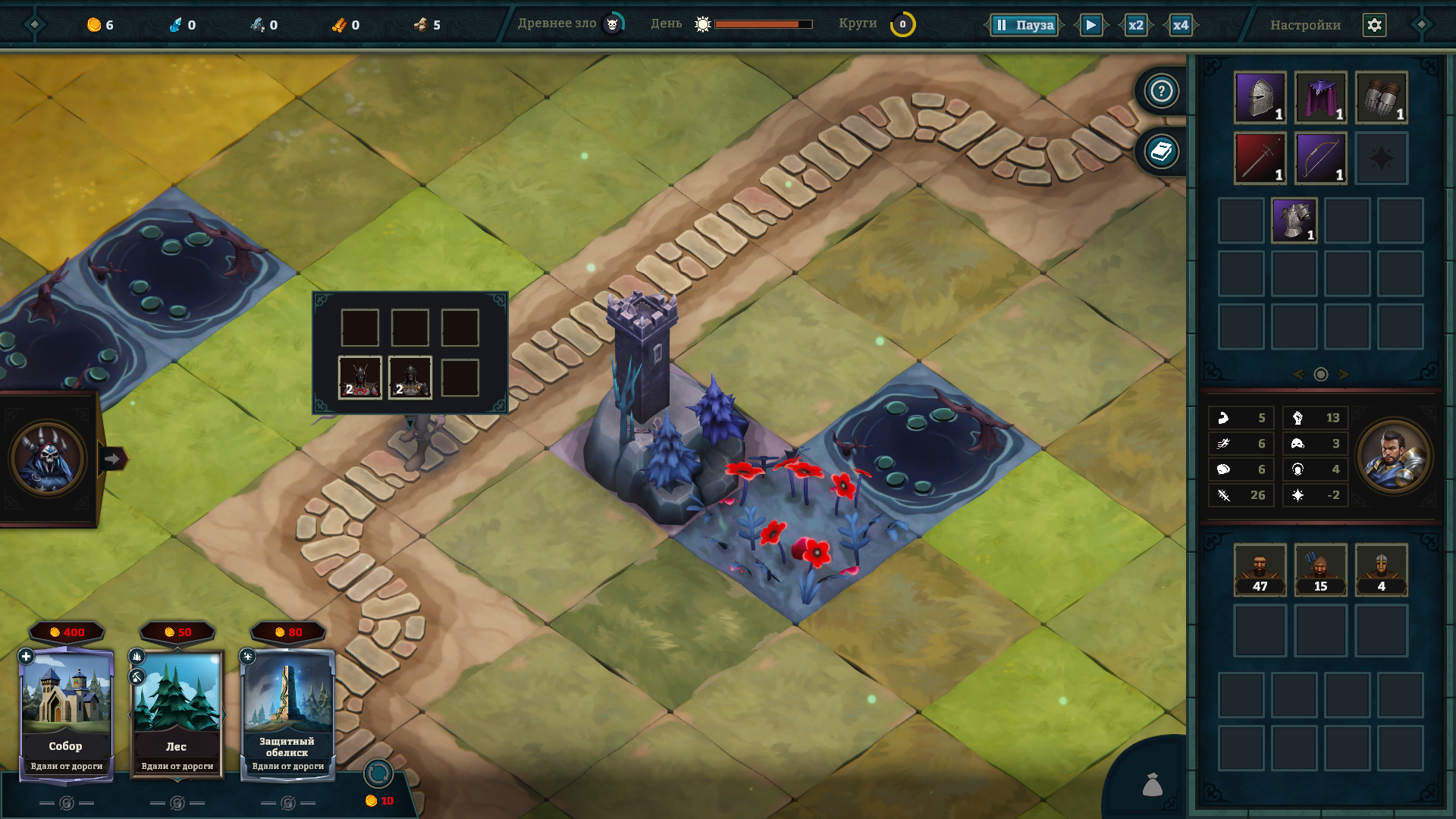The image size is (1456, 819).
Task: Set the game to normal play speed
Action: 1090,25
